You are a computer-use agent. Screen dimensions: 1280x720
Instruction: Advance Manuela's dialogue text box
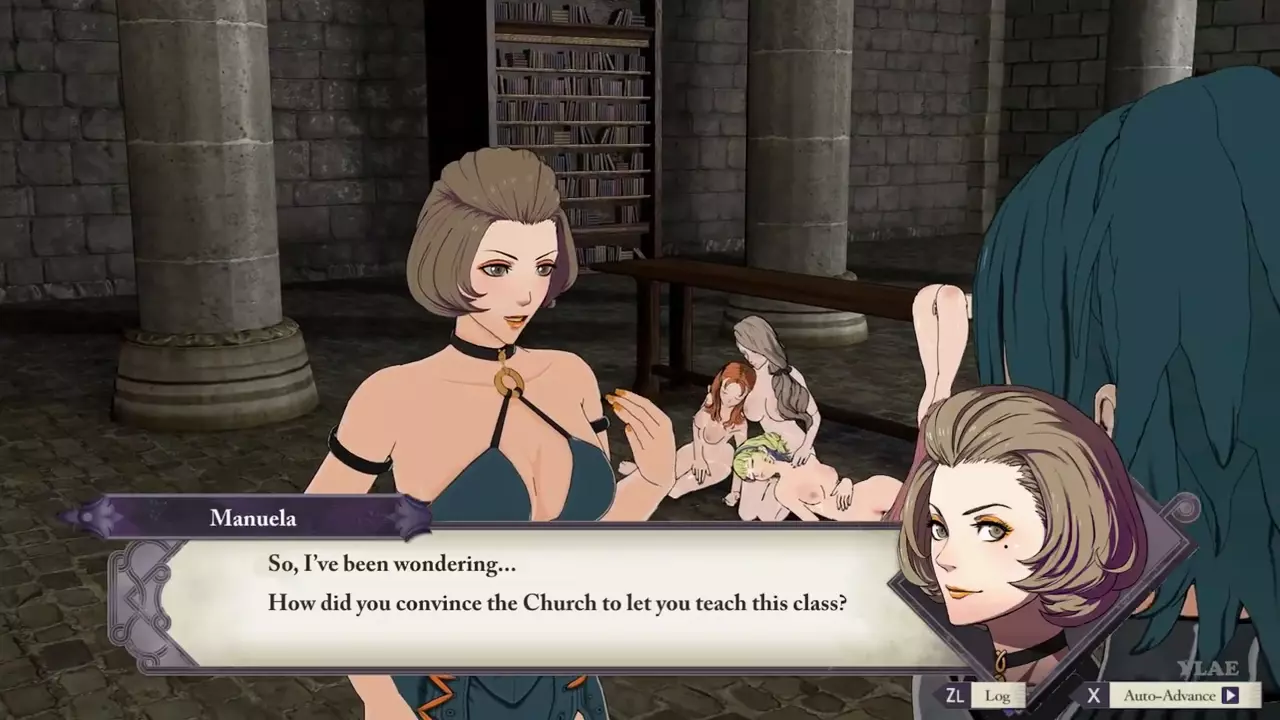pyautogui.click(x=556, y=586)
